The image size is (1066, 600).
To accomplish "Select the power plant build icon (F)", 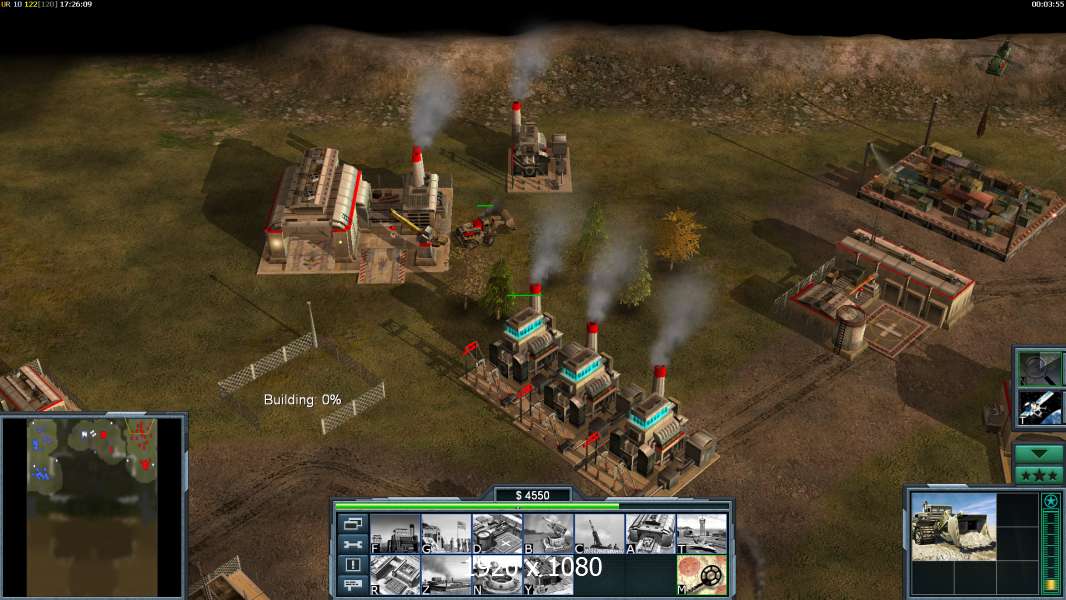I will (x=395, y=533).
